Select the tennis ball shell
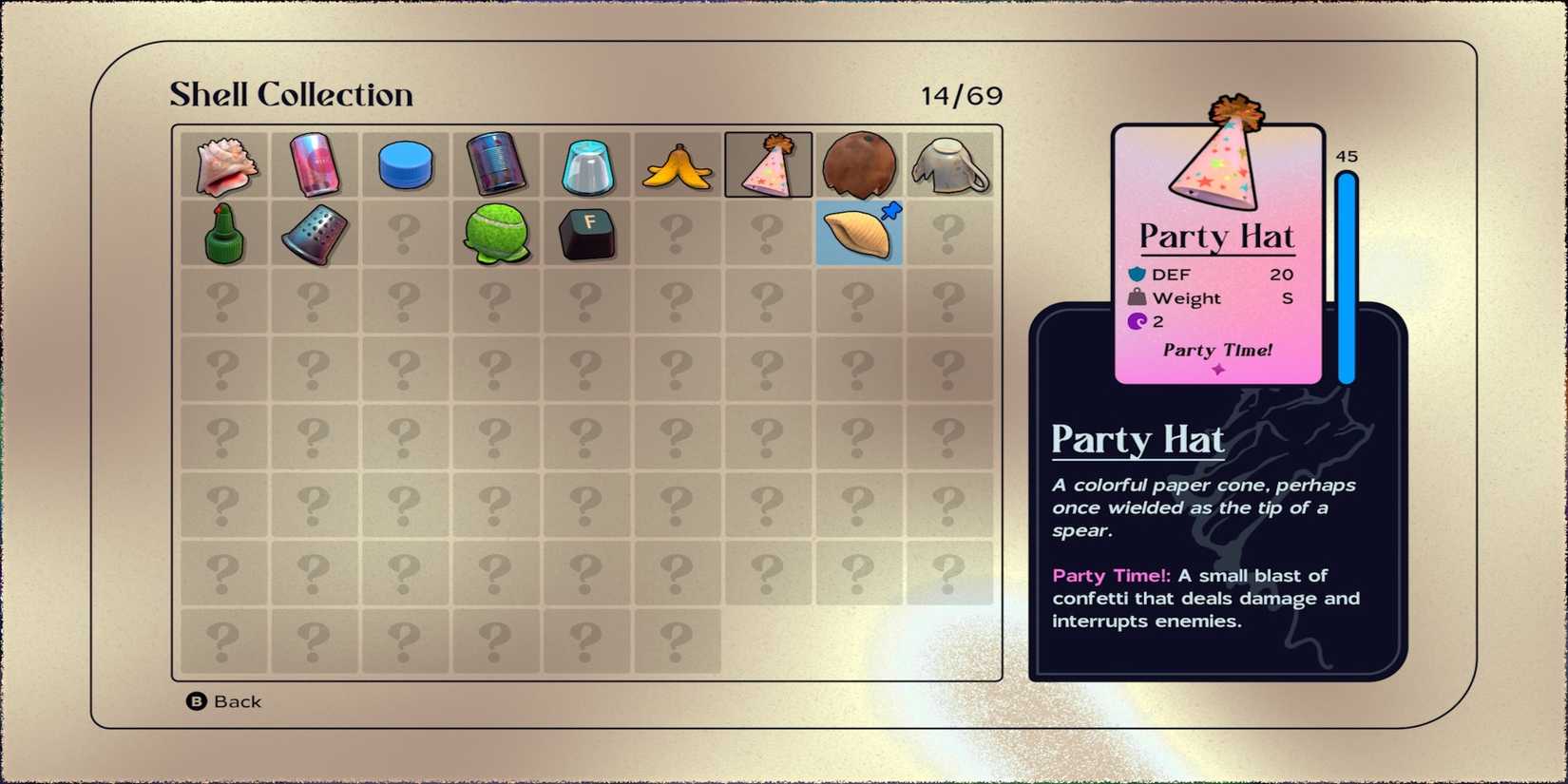The image size is (1568, 784). (495, 233)
